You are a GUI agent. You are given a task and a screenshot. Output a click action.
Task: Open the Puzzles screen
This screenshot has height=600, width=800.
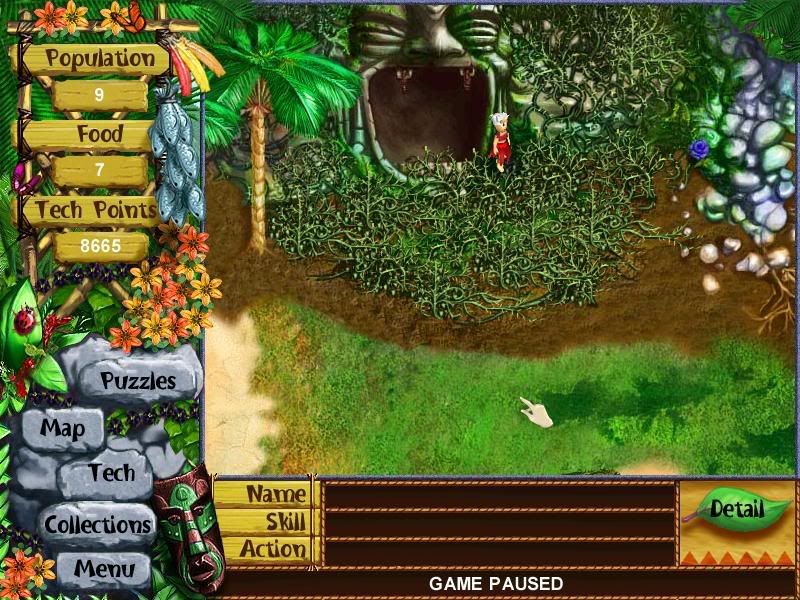(138, 381)
